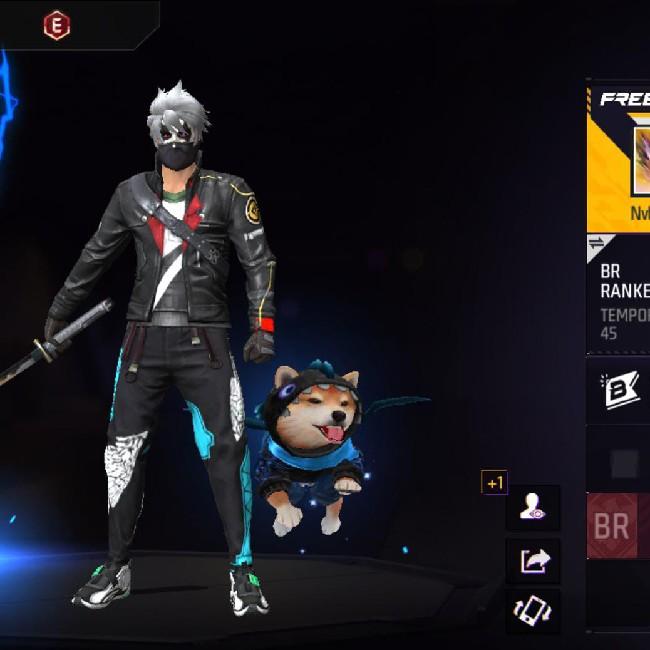Select the player avatar on the yellow banner
This screenshot has width=650, height=650.
click(x=640, y=160)
